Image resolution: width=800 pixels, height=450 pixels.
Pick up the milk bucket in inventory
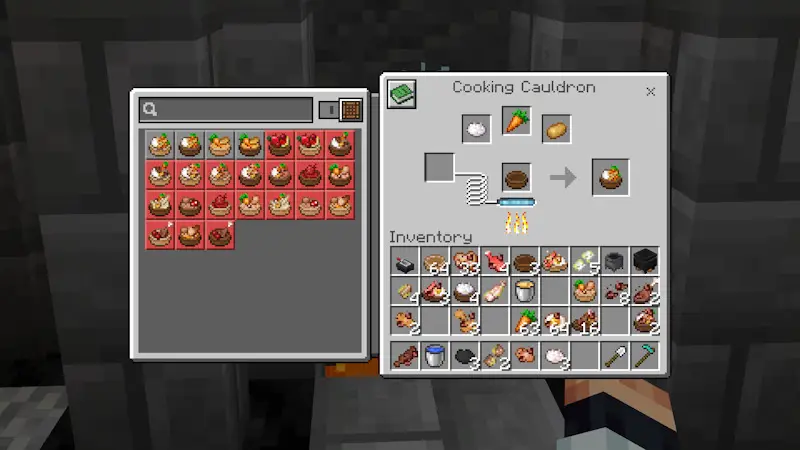click(x=525, y=291)
